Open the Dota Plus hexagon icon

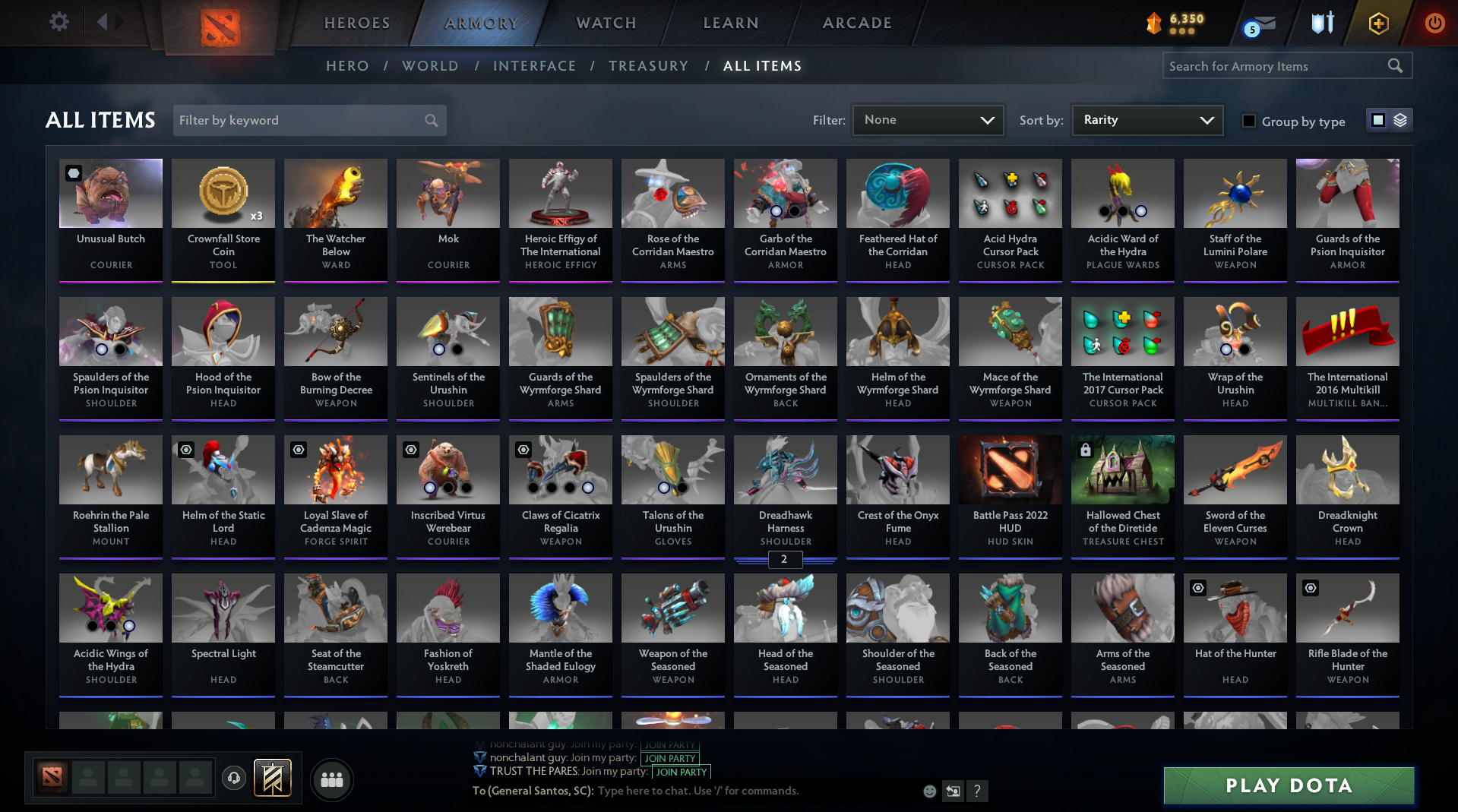point(1377,23)
